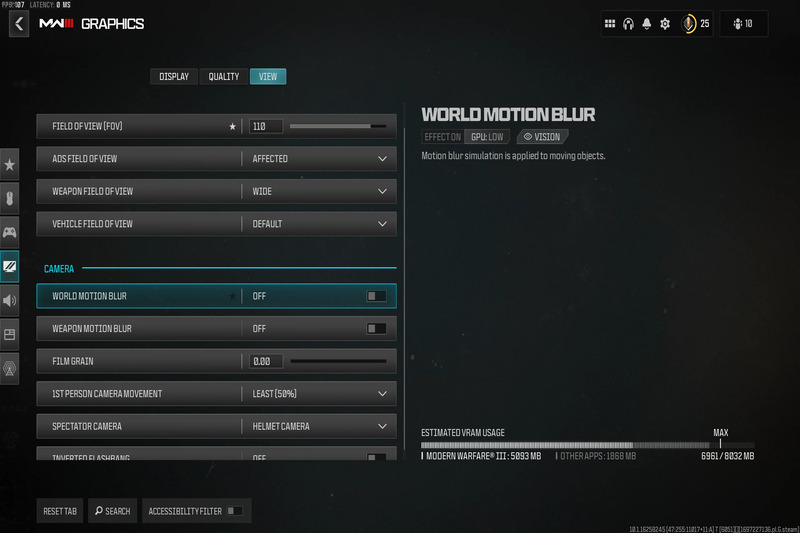Switch to the Display tab

[x=174, y=77]
